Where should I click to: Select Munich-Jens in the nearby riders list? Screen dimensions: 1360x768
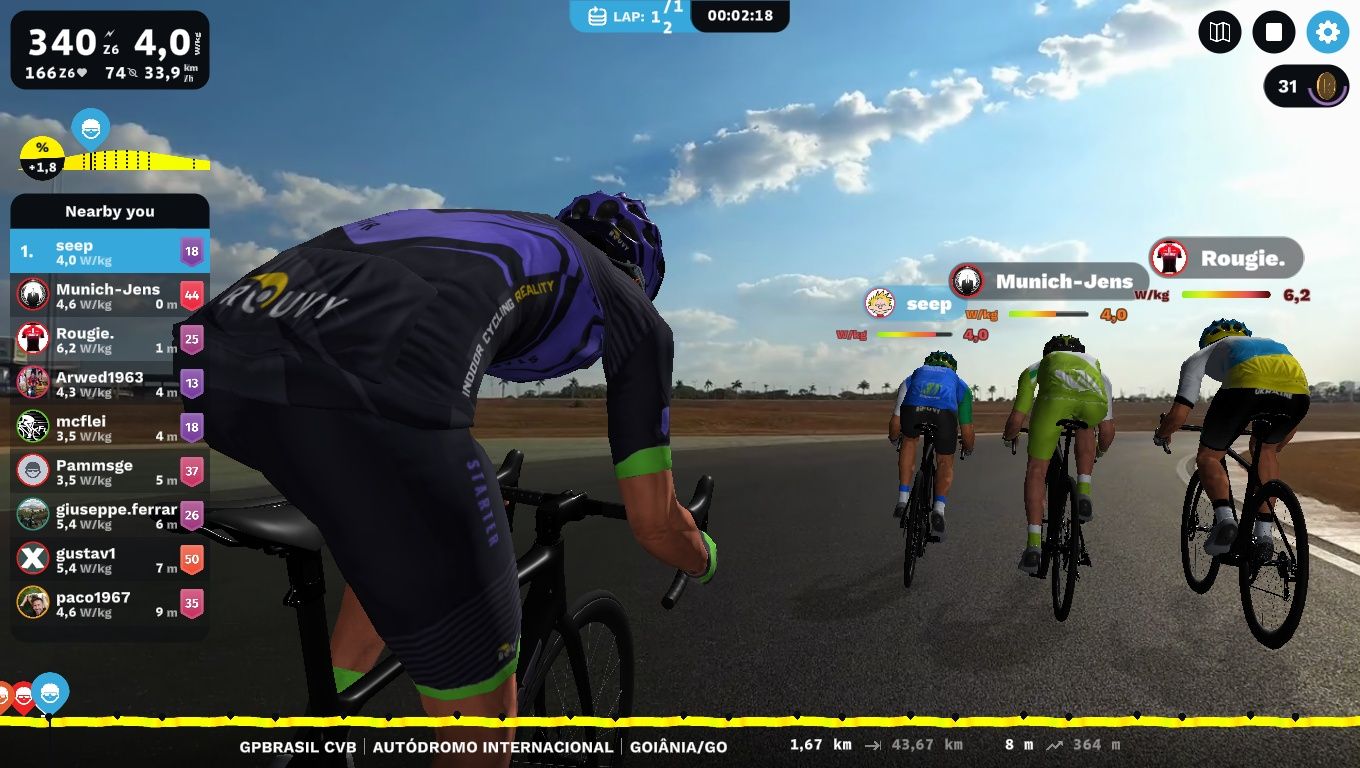110,295
